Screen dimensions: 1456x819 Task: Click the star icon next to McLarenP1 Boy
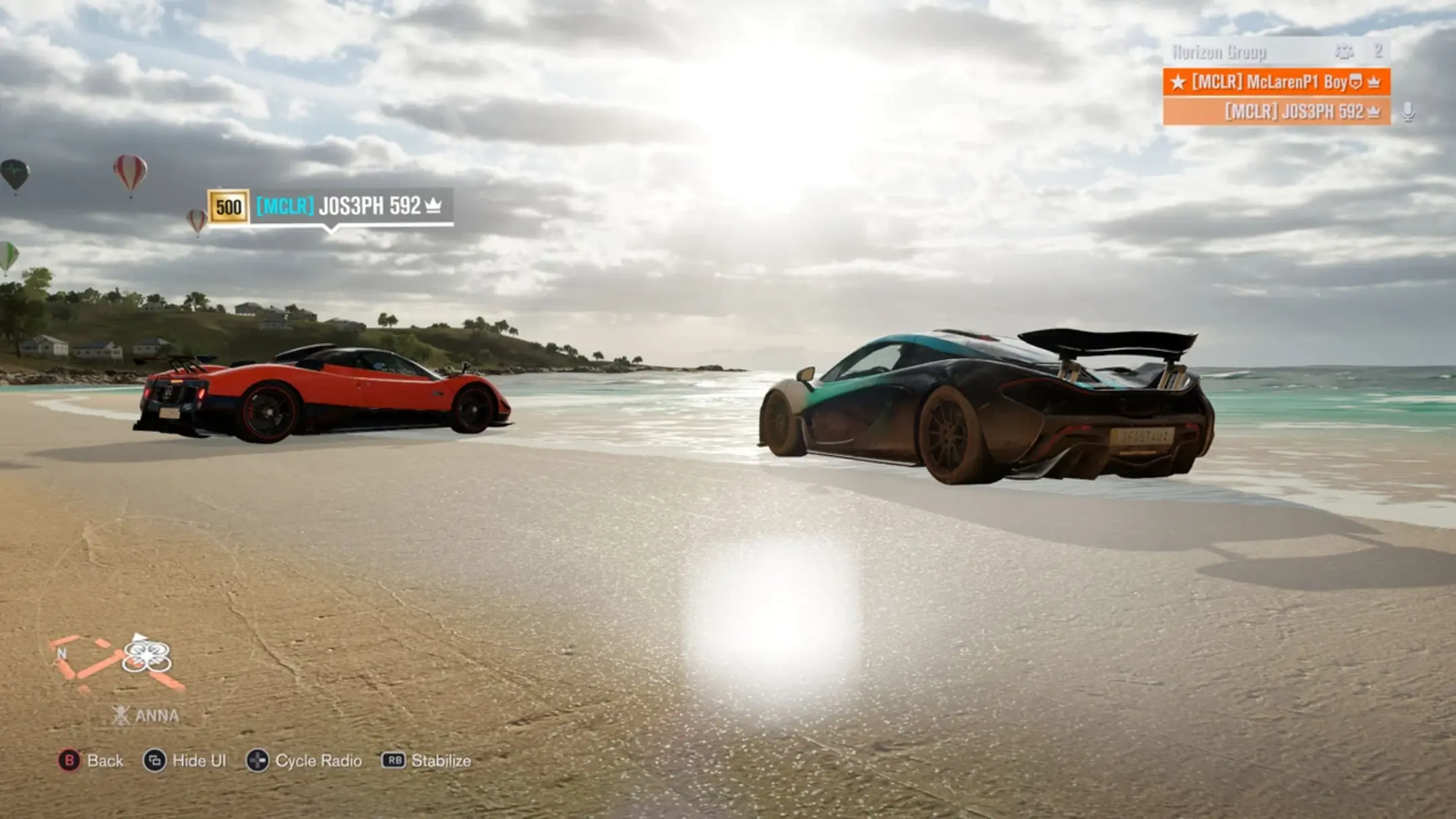(1179, 82)
